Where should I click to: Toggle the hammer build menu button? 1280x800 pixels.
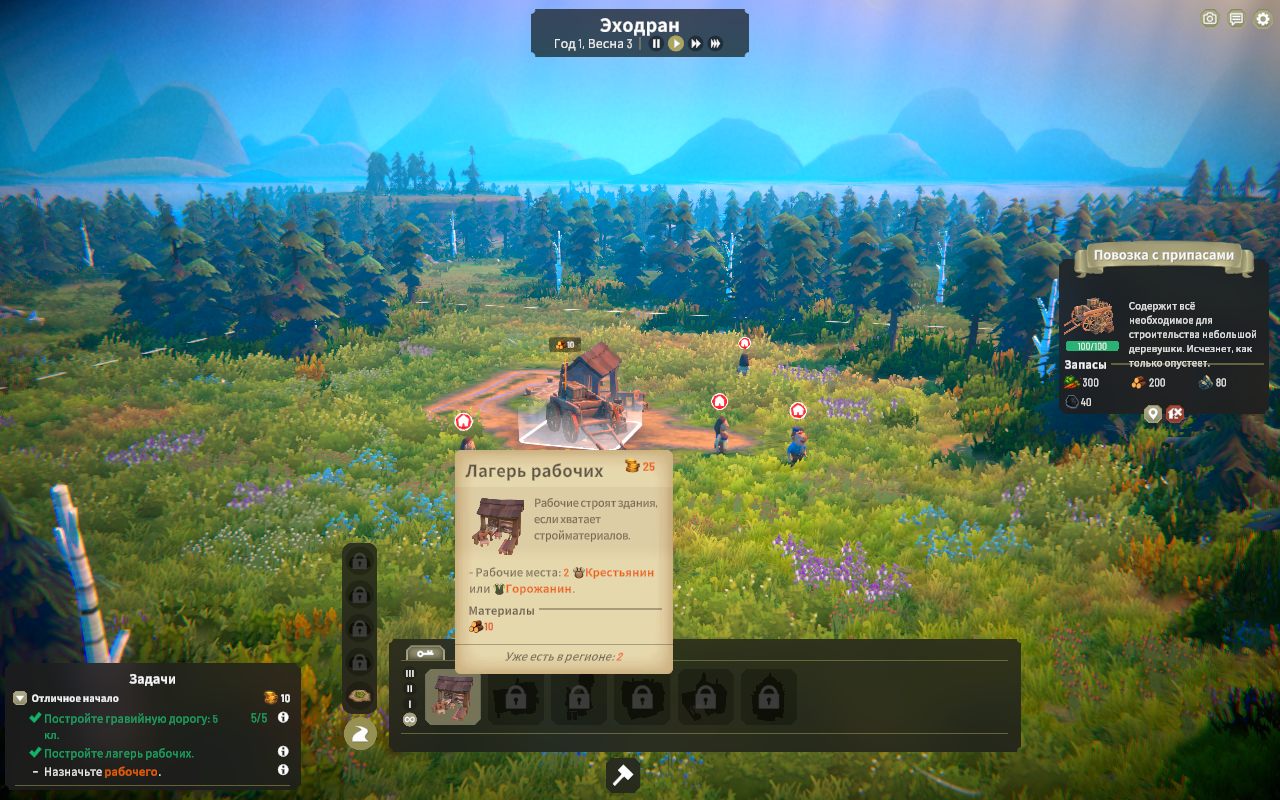pos(623,775)
